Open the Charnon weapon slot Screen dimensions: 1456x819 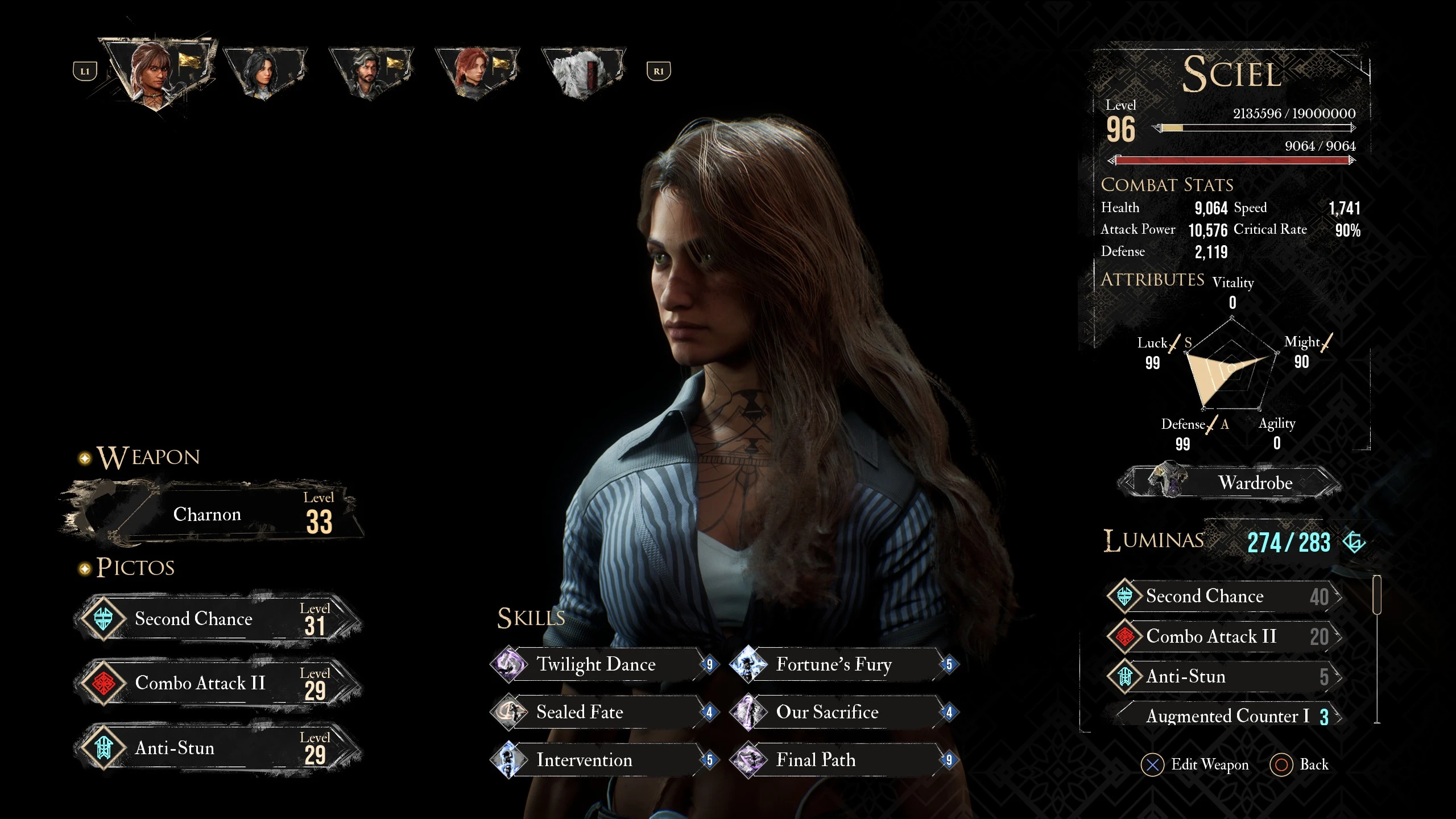212,515
